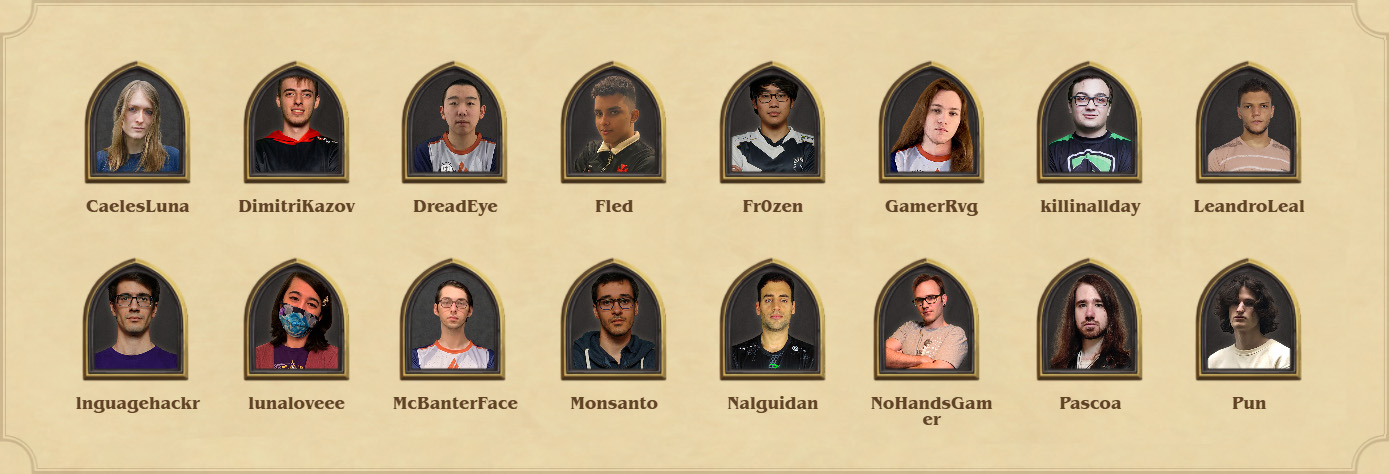This screenshot has height=474, width=1389.
Task: Click Nalguidan's portrait
Action: [772, 320]
